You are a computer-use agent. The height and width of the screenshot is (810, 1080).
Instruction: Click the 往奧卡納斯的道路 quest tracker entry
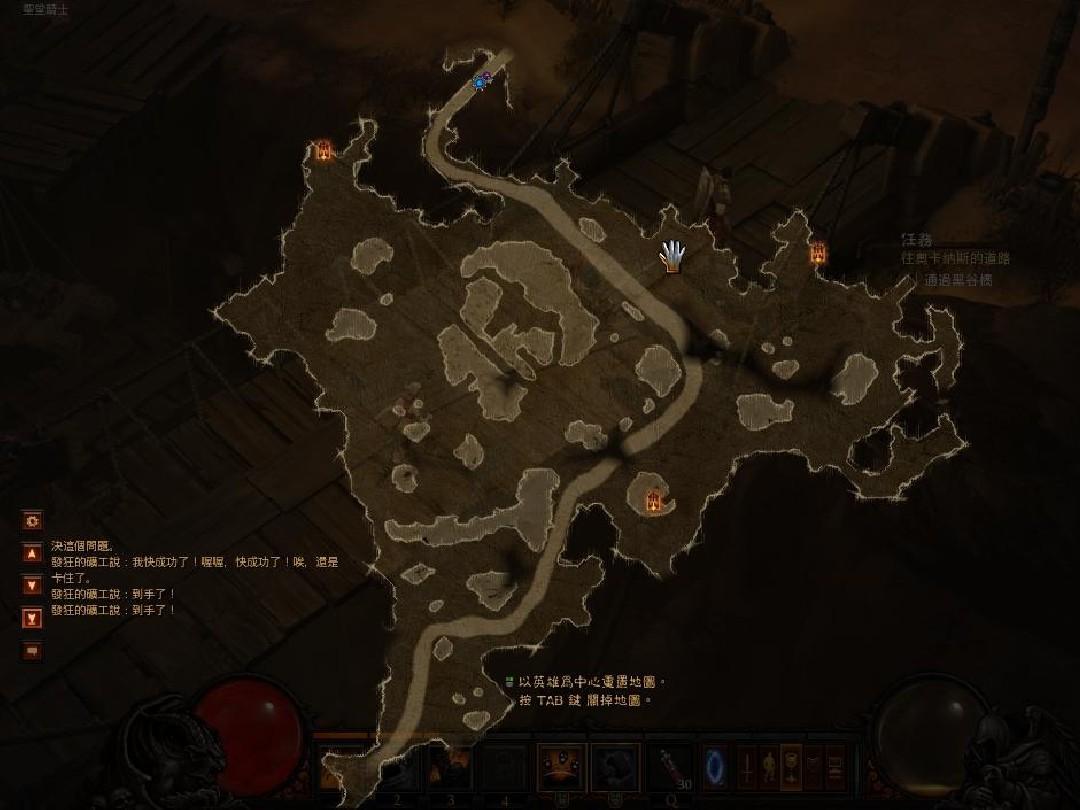pyautogui.click(x=955, y=258)
